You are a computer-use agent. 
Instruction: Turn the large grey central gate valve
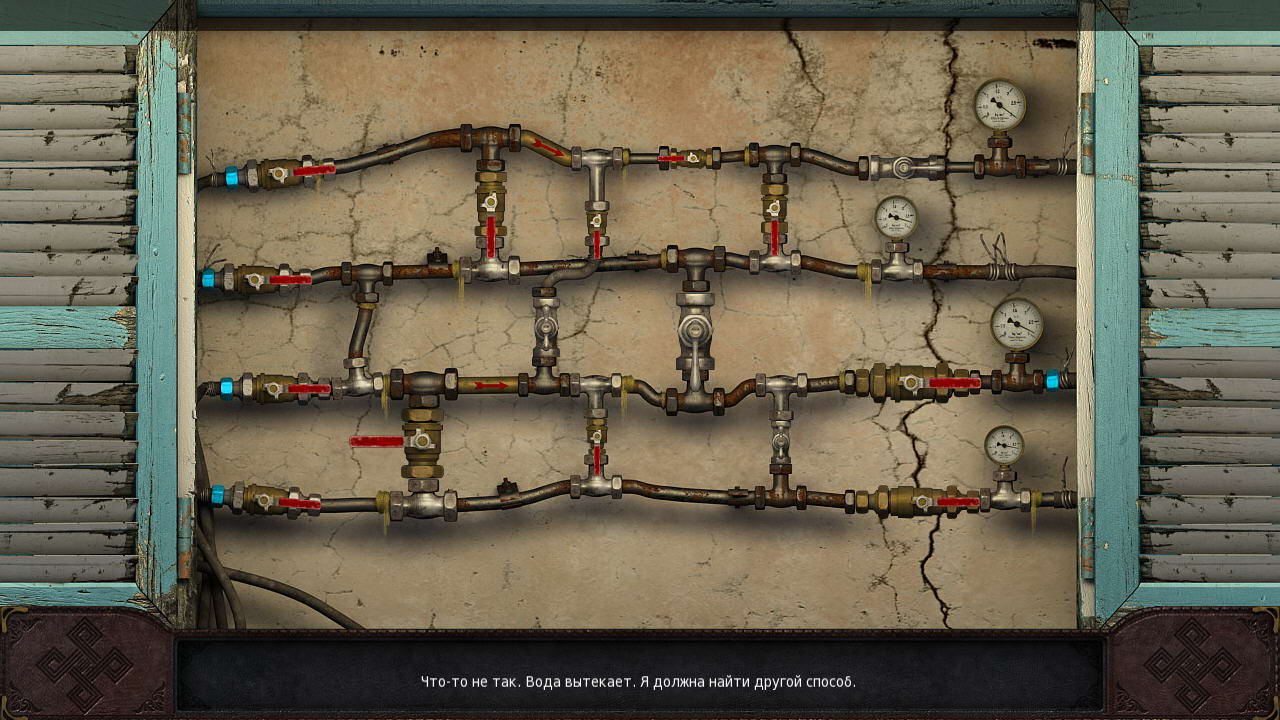coord(694,332)
